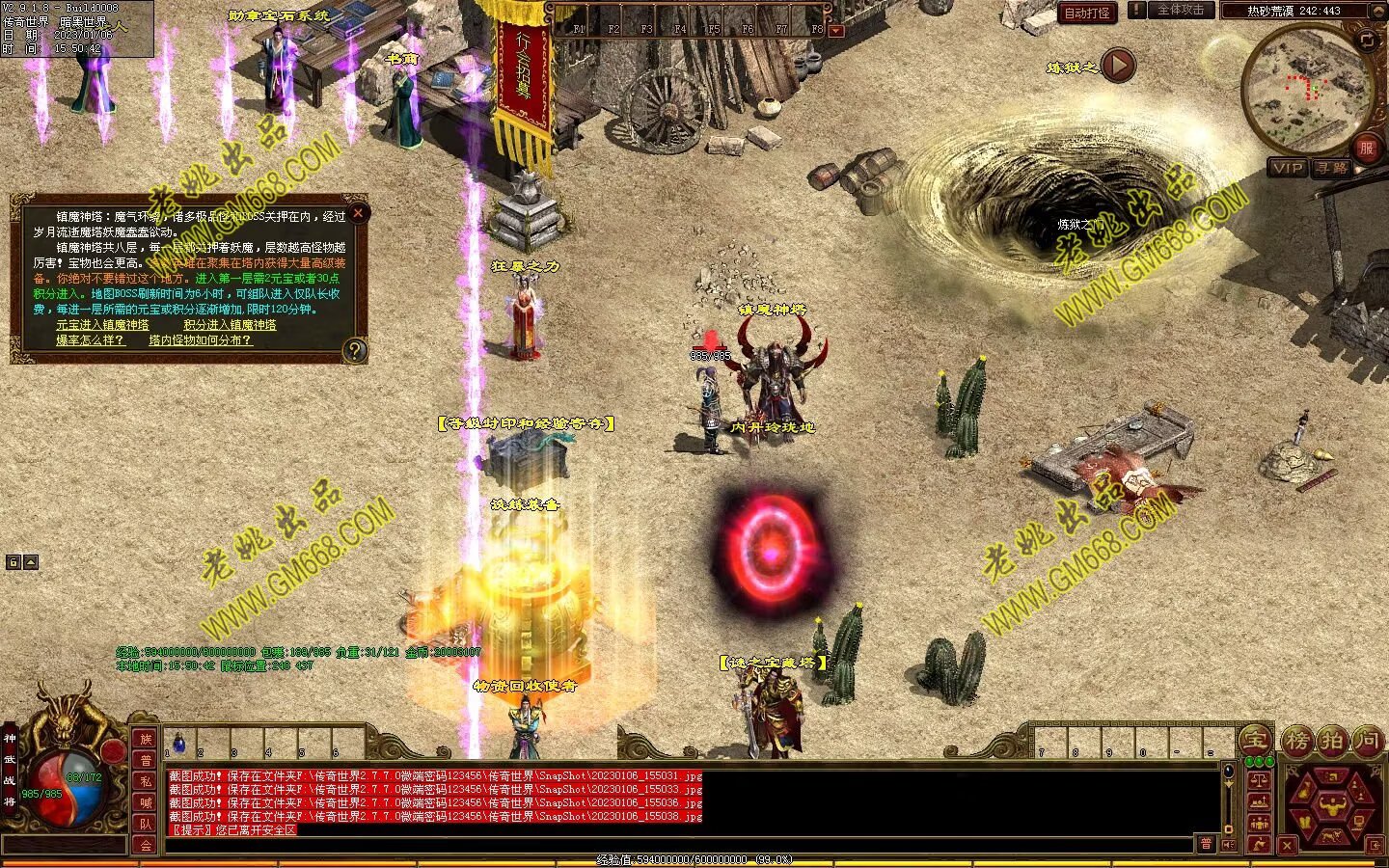Ask 爆率怎么样? in the dialogue
The width and height of the screenshot is (1389, 868).
click(90, 340)
